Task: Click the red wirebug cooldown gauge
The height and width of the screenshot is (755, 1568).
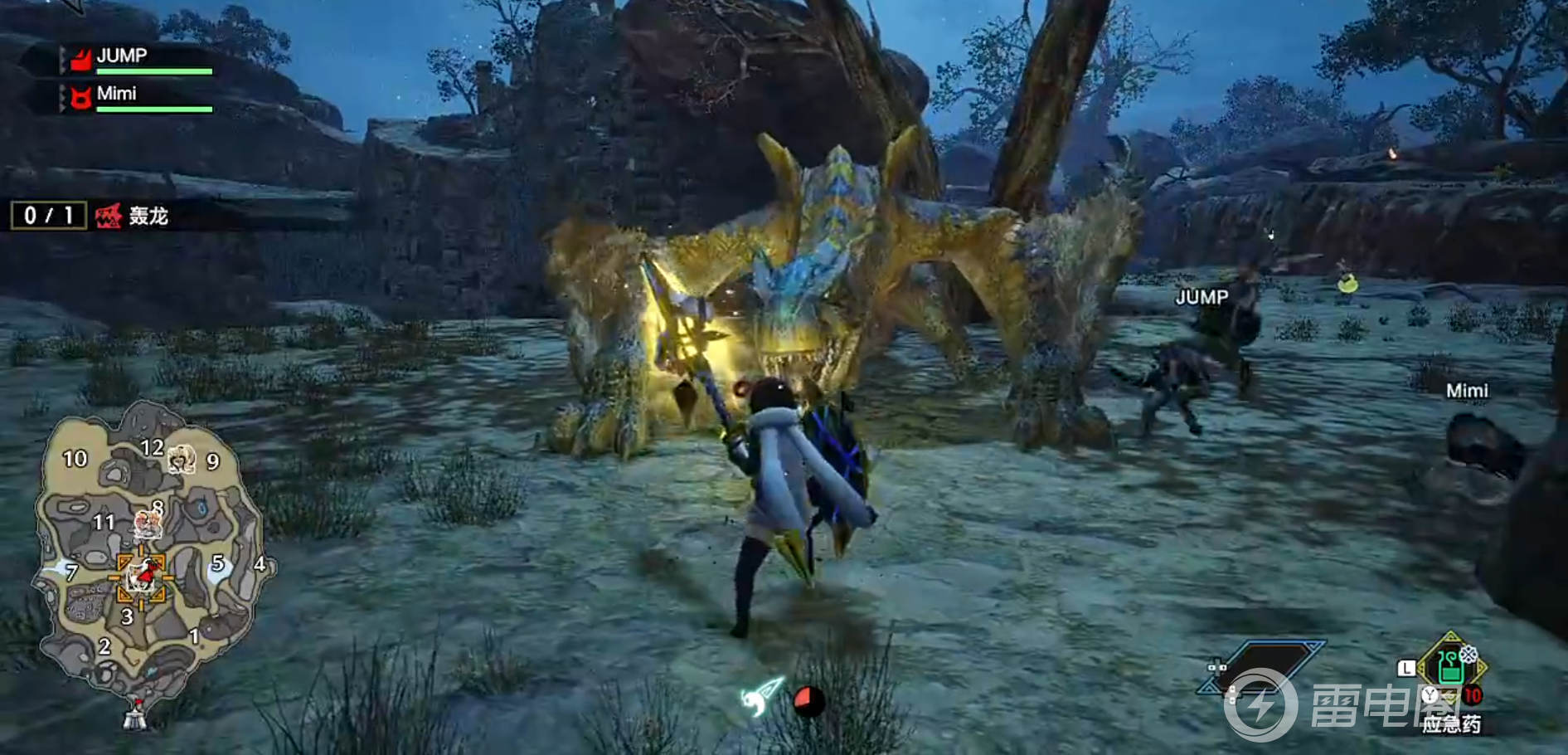Action: coord(808,702)
